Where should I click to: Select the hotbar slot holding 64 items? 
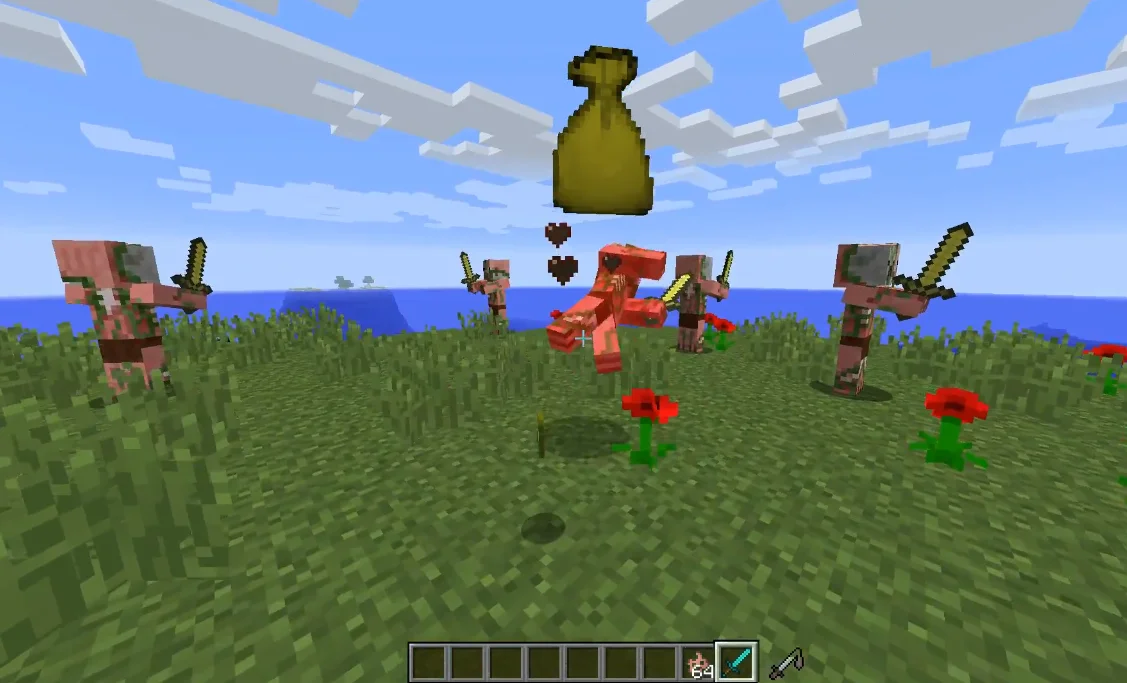pos(699,662)
